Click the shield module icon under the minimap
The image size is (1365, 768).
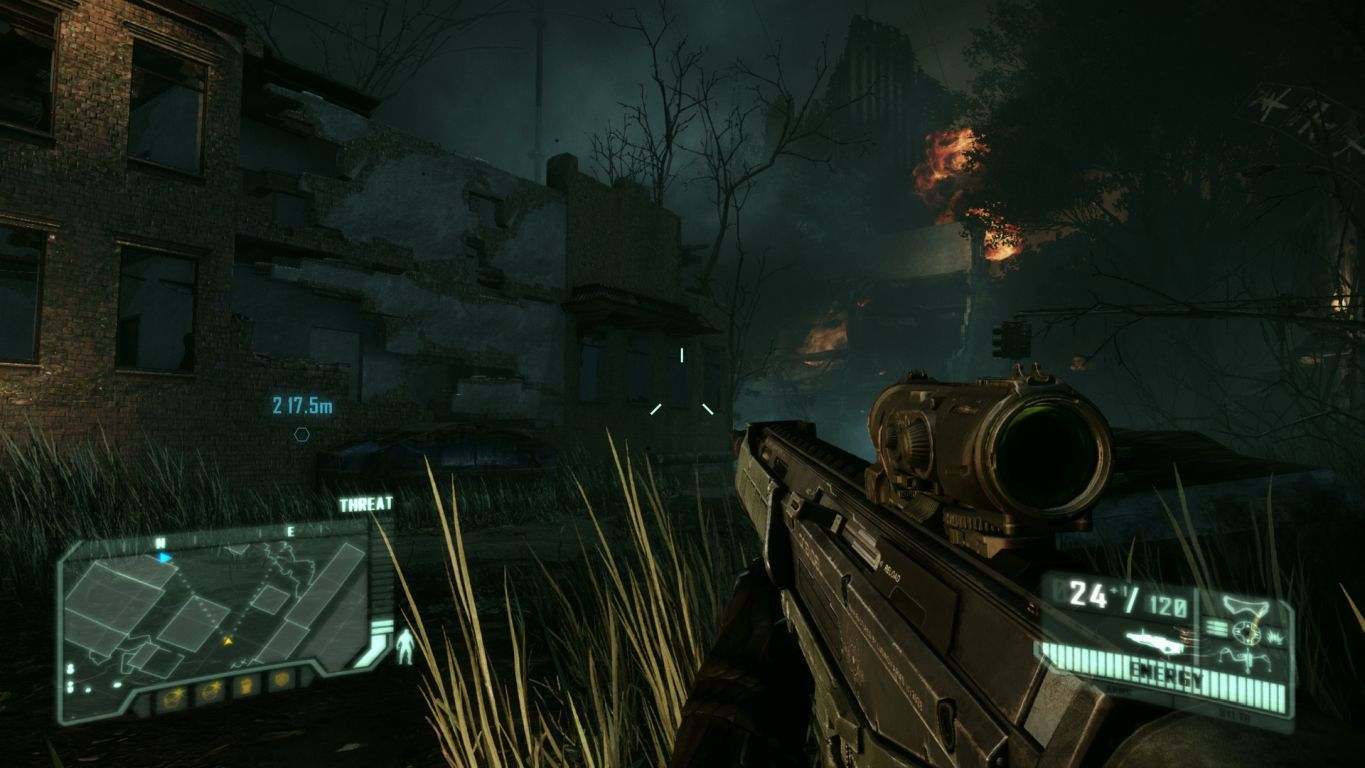click(280, 682)
